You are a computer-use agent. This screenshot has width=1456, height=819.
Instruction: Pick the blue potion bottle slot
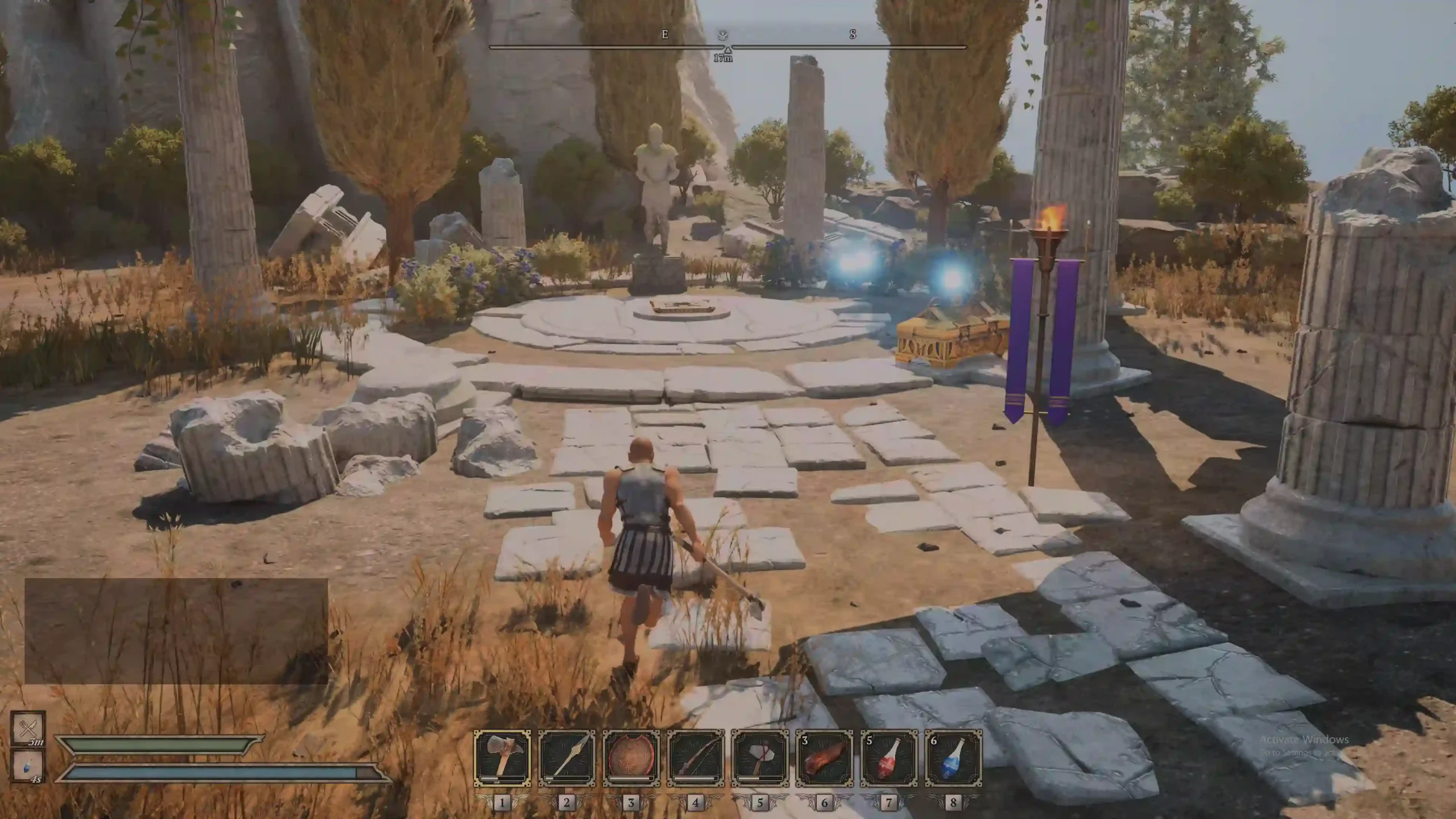tap(953, 758)
